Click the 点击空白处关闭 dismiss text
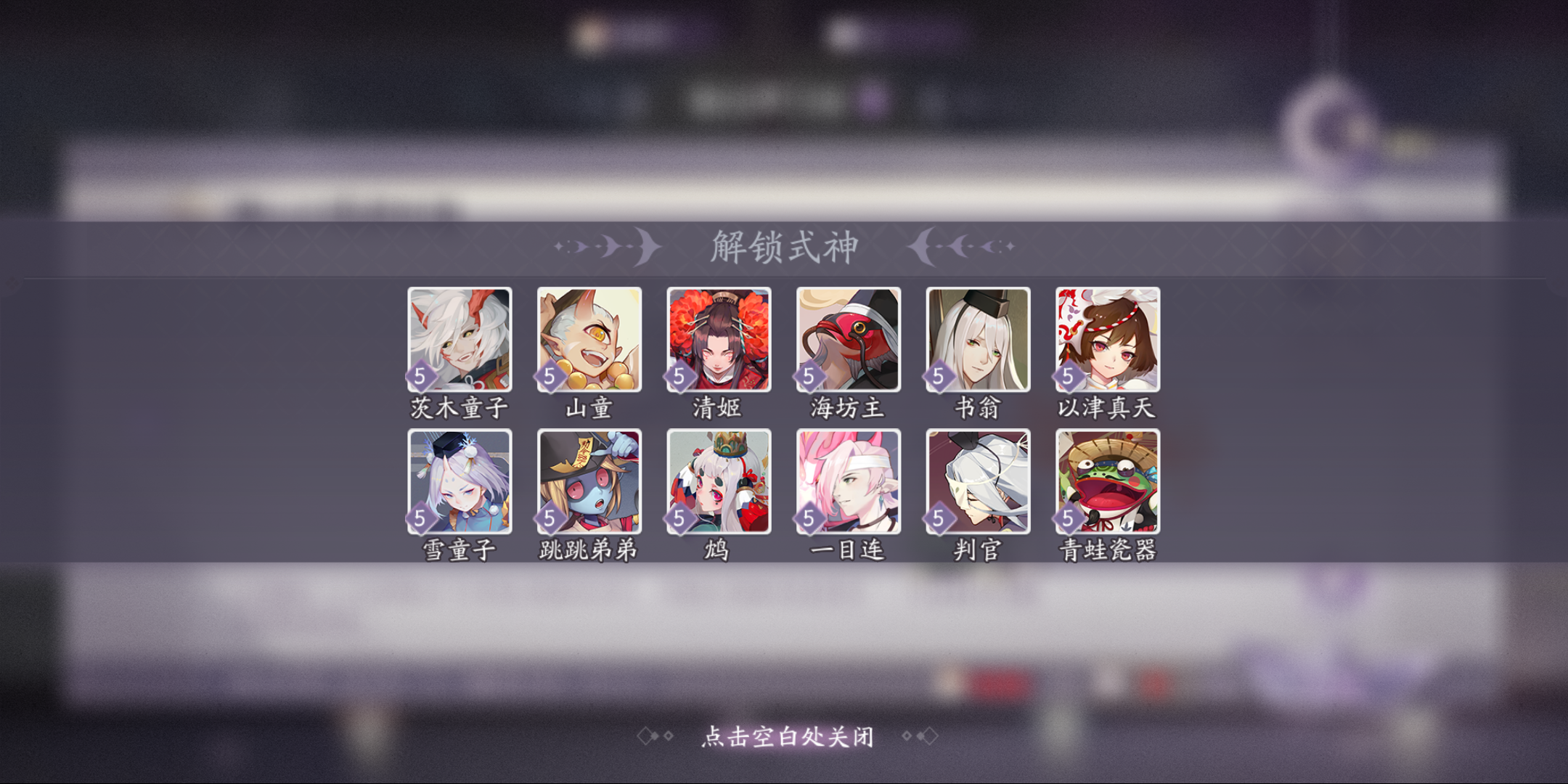This screenshot has height=784, width=1568. pos(786,737)
